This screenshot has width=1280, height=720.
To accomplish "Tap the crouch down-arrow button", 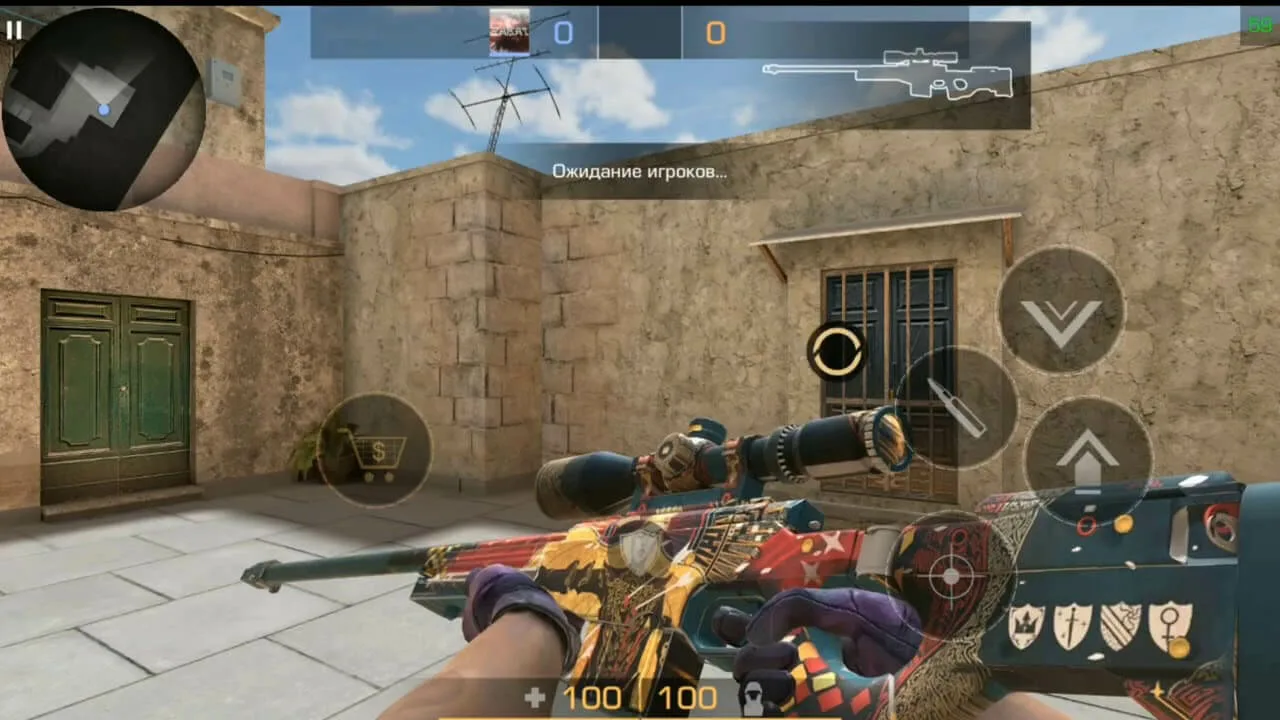I will [1061, 311].
